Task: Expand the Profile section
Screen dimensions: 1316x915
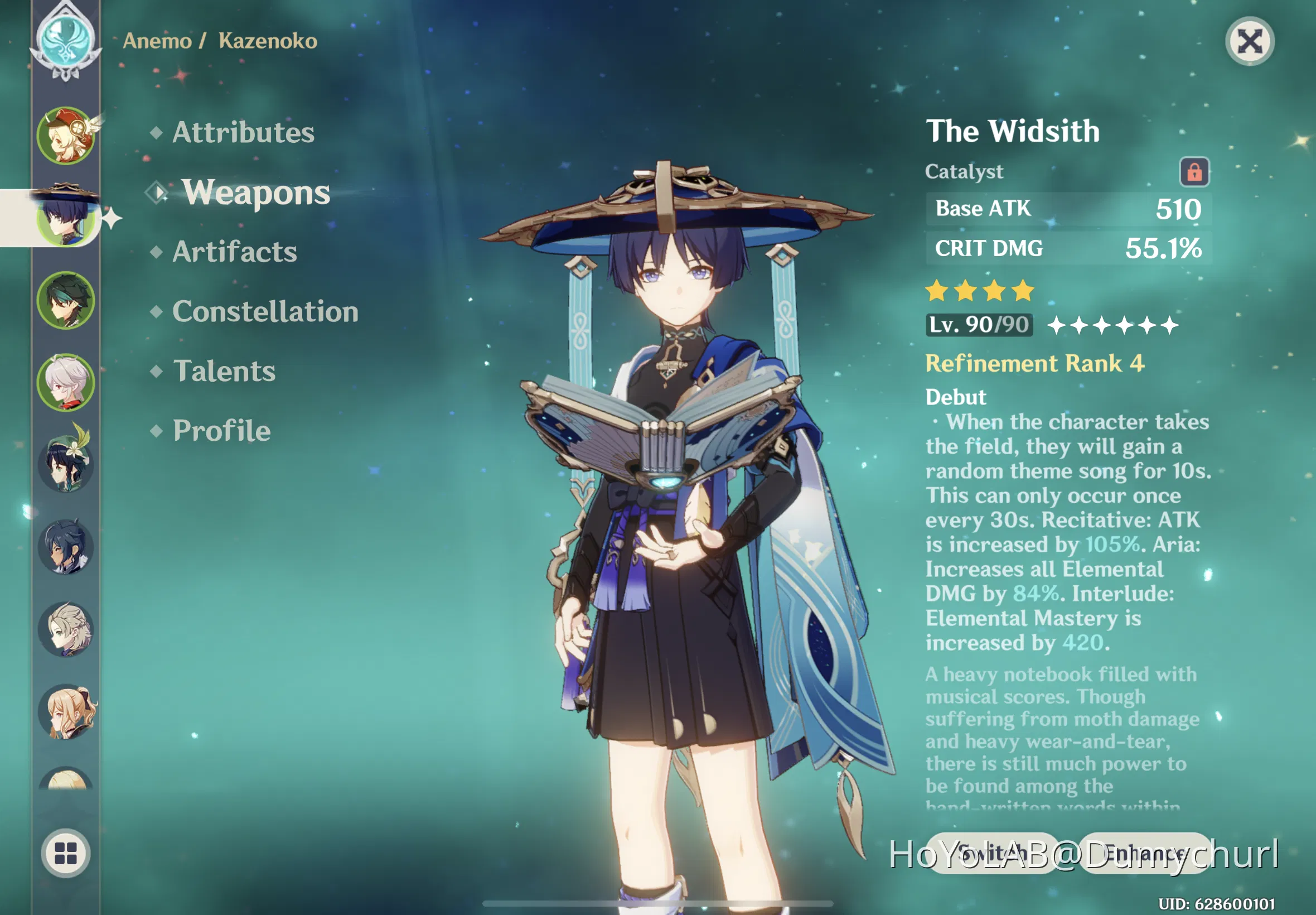Action: 222,431
